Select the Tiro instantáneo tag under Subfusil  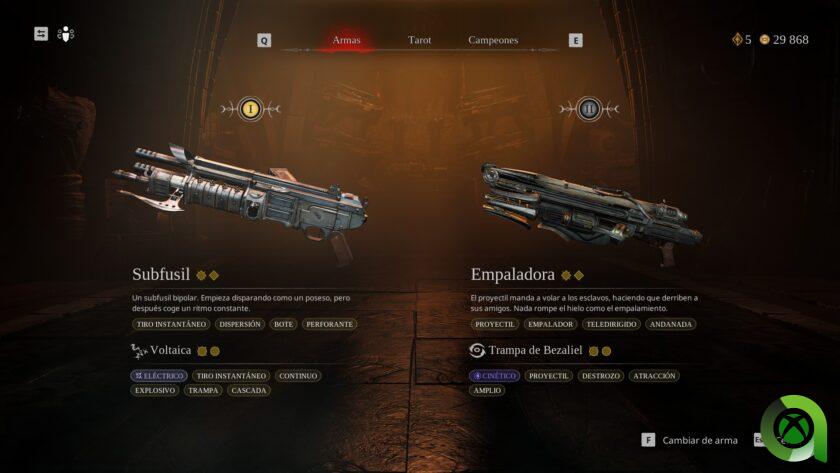[x=171, y=324]
